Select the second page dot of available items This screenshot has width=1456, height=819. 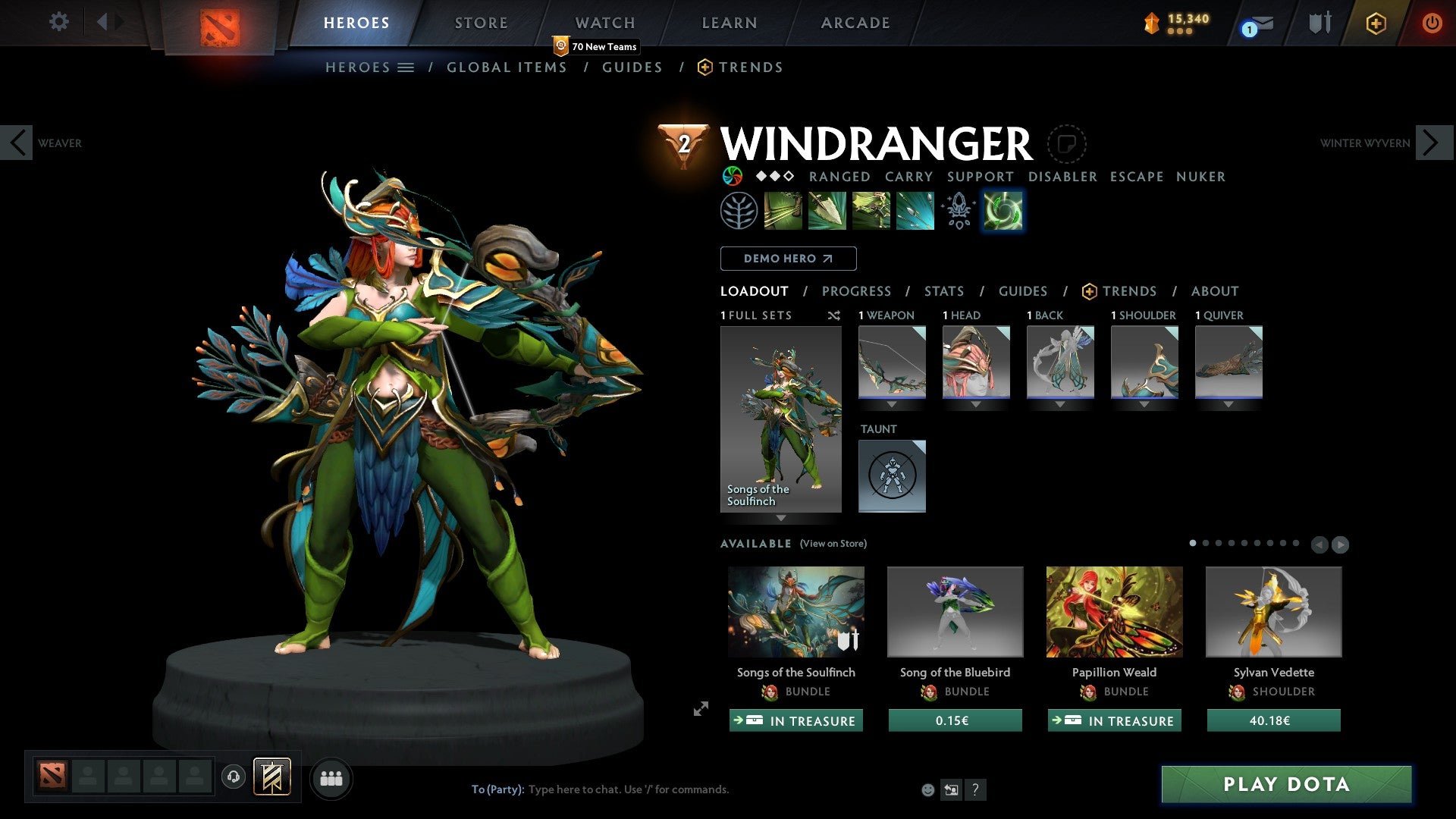tap(1206, 543)
